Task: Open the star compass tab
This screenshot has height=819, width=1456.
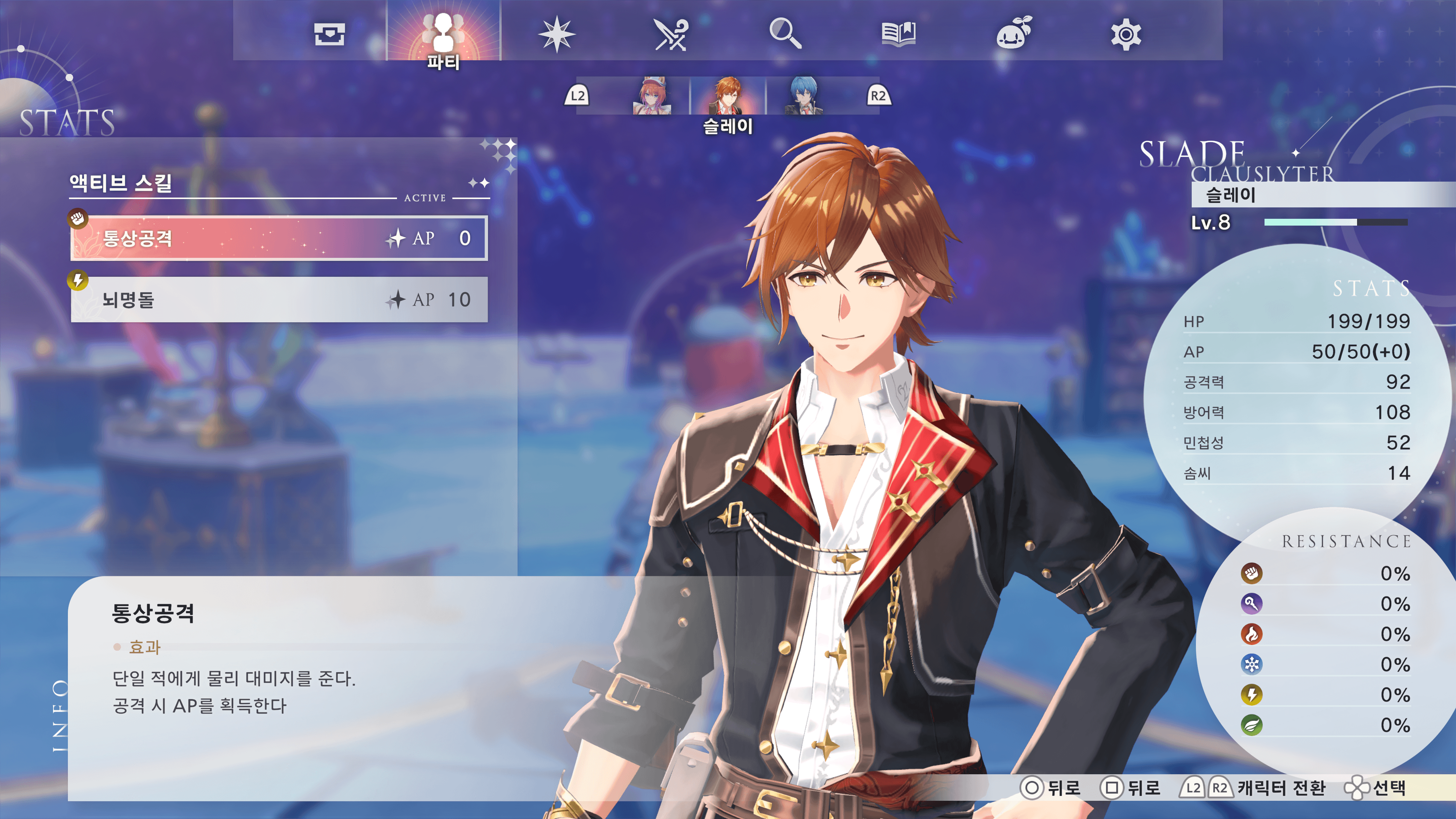Action: tap(557, 34)
